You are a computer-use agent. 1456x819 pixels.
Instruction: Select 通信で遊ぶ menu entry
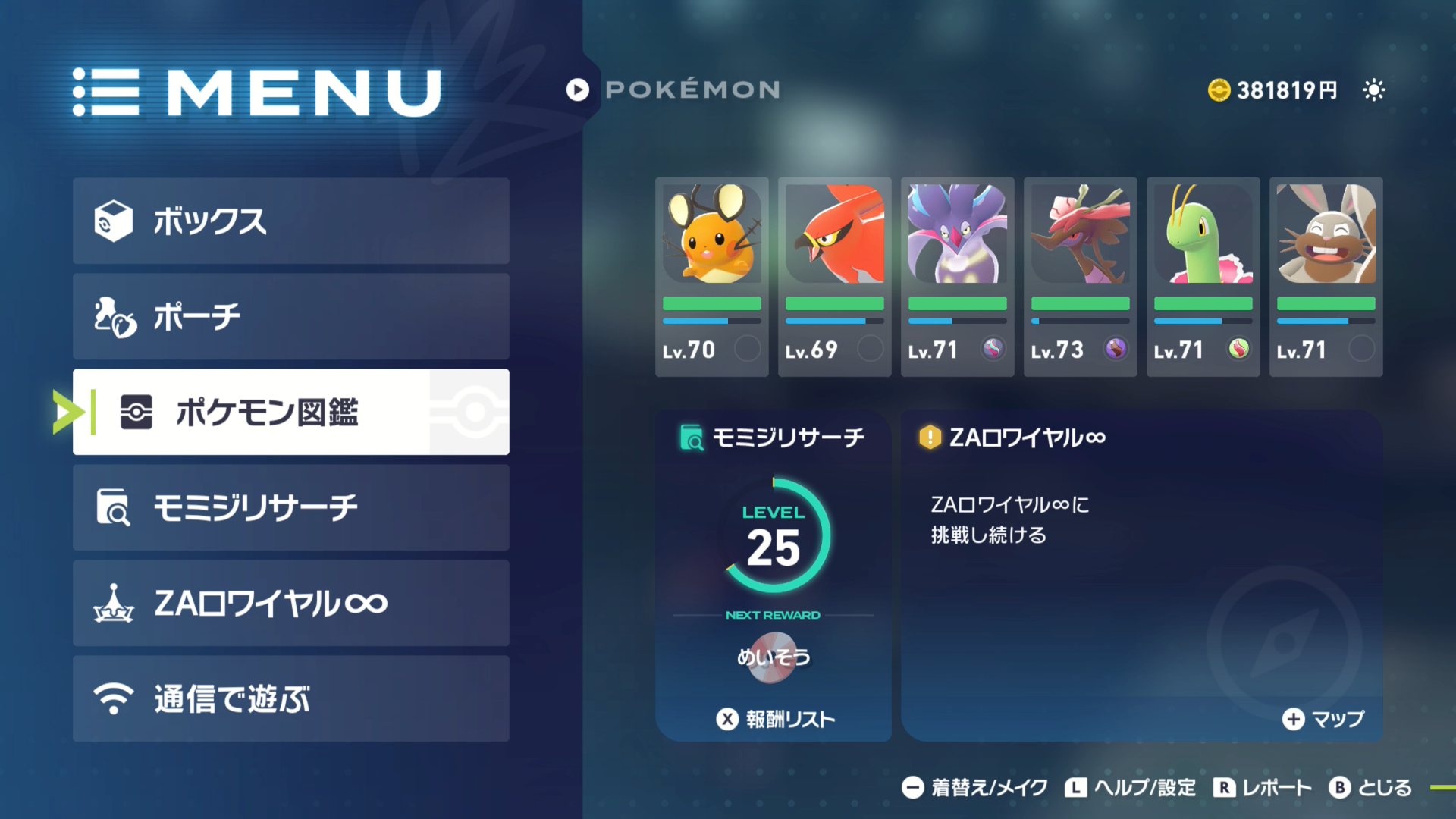tap(290, 698)
